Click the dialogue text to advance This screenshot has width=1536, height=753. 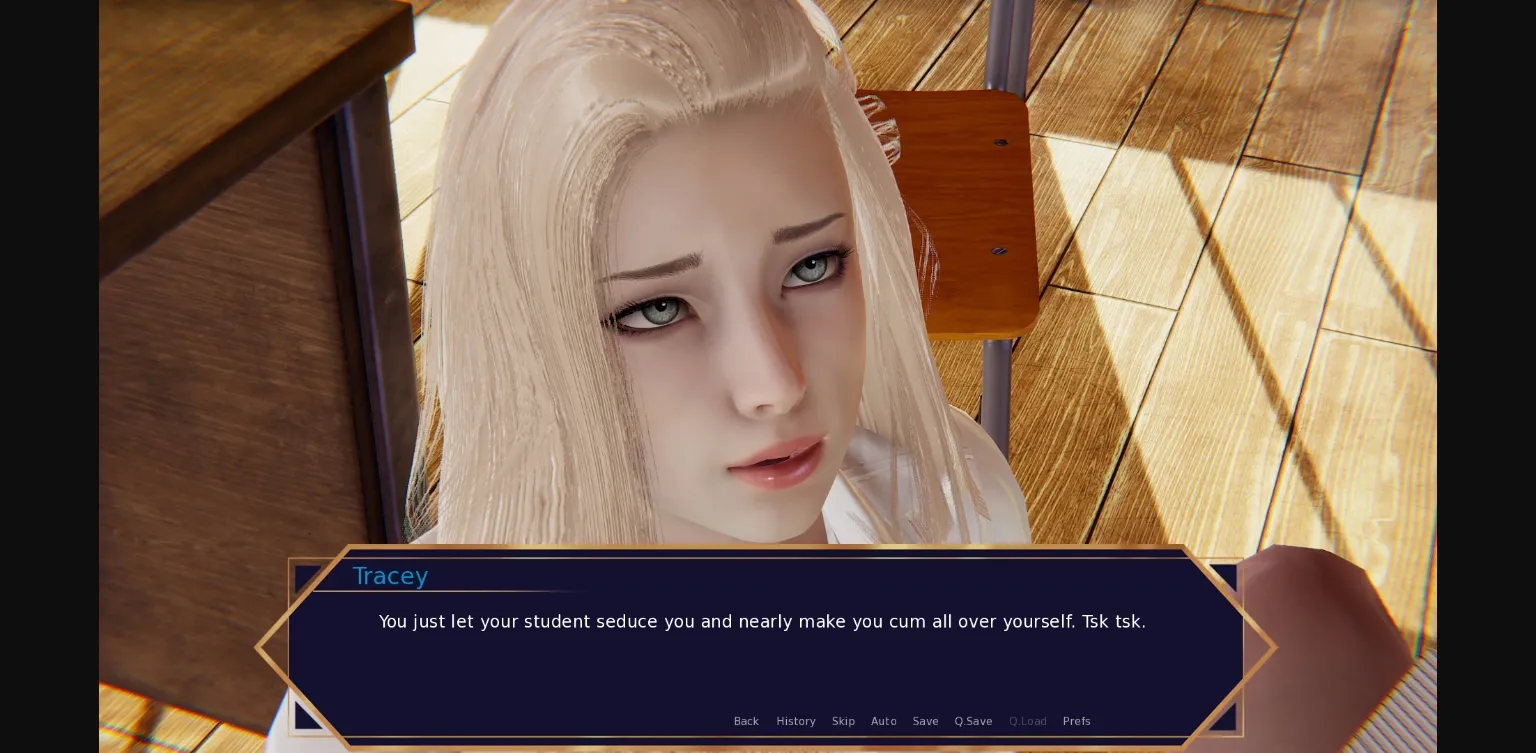pyautogui.click(x=762, y=621)
